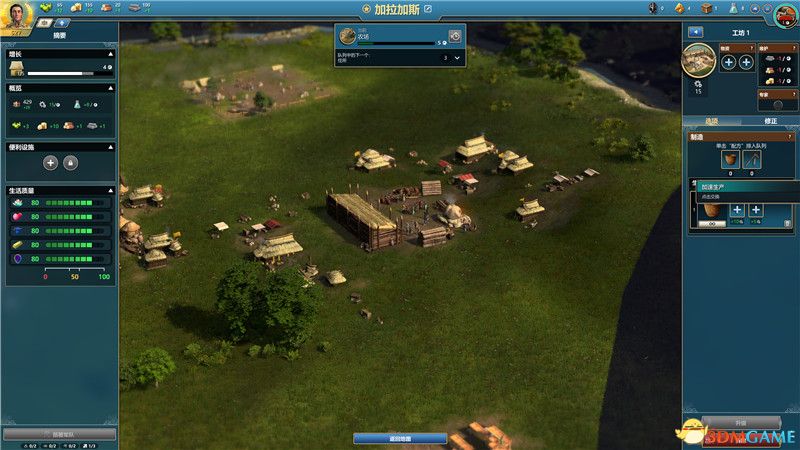Collapse the 生活质量 quality-of-life section
This screenshot has height=450, width=800.
tap(111, 190)
